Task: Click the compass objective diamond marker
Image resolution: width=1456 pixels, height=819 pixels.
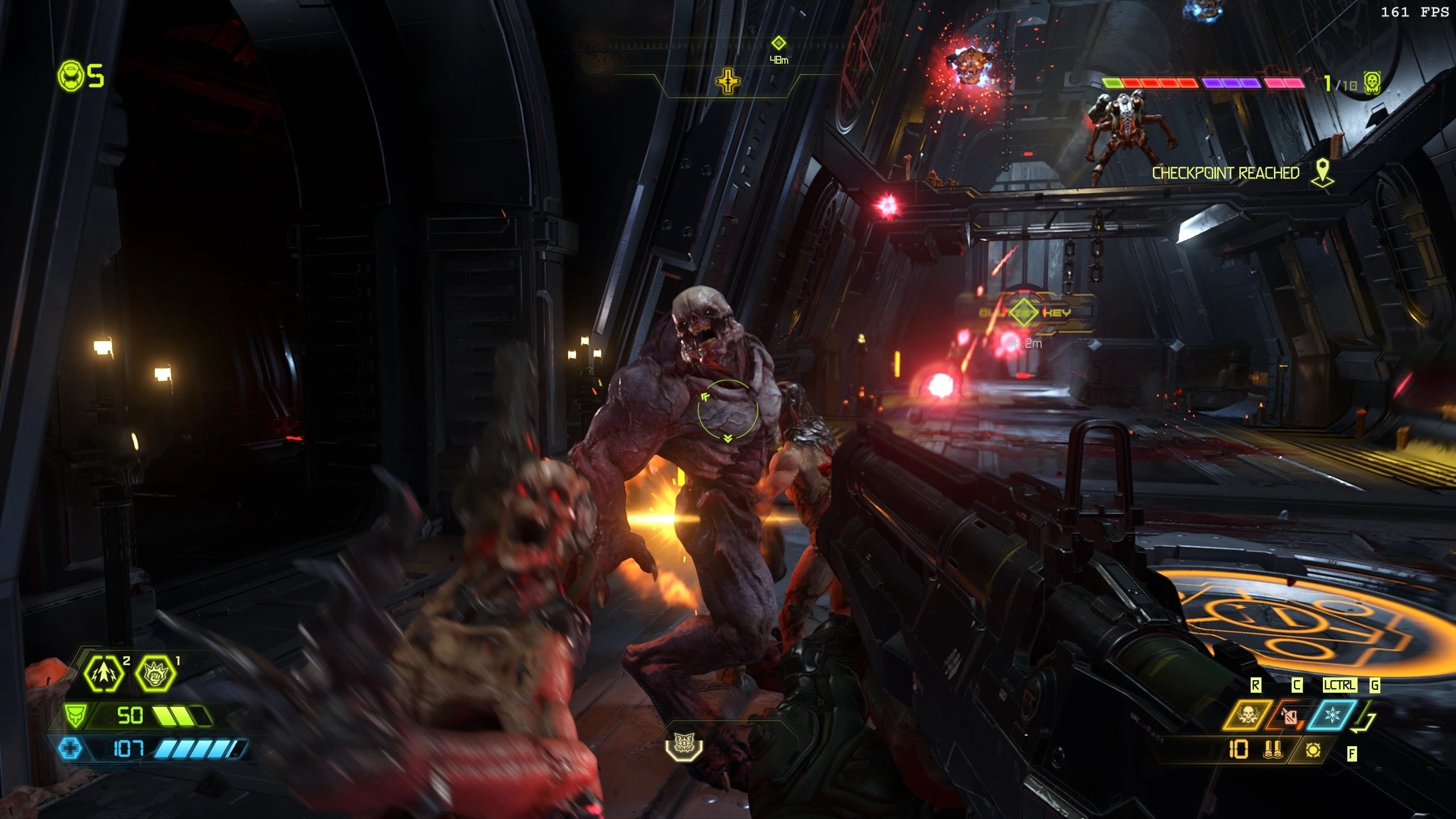Action: click(x=779, y=43)
